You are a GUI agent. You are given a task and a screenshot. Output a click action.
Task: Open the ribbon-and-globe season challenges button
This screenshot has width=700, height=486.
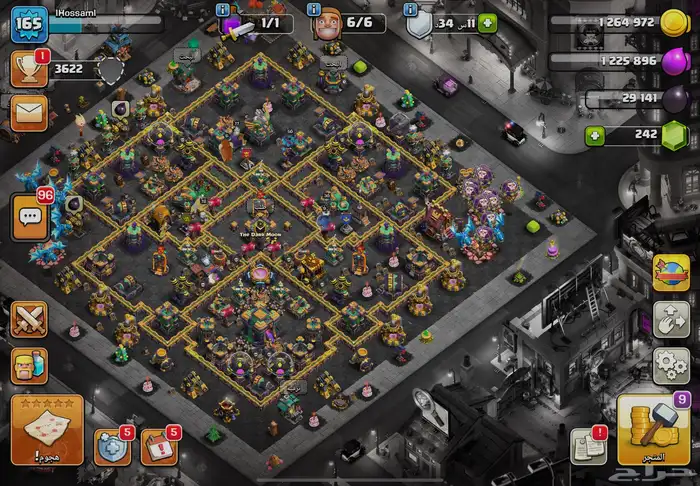coord(671,272)
